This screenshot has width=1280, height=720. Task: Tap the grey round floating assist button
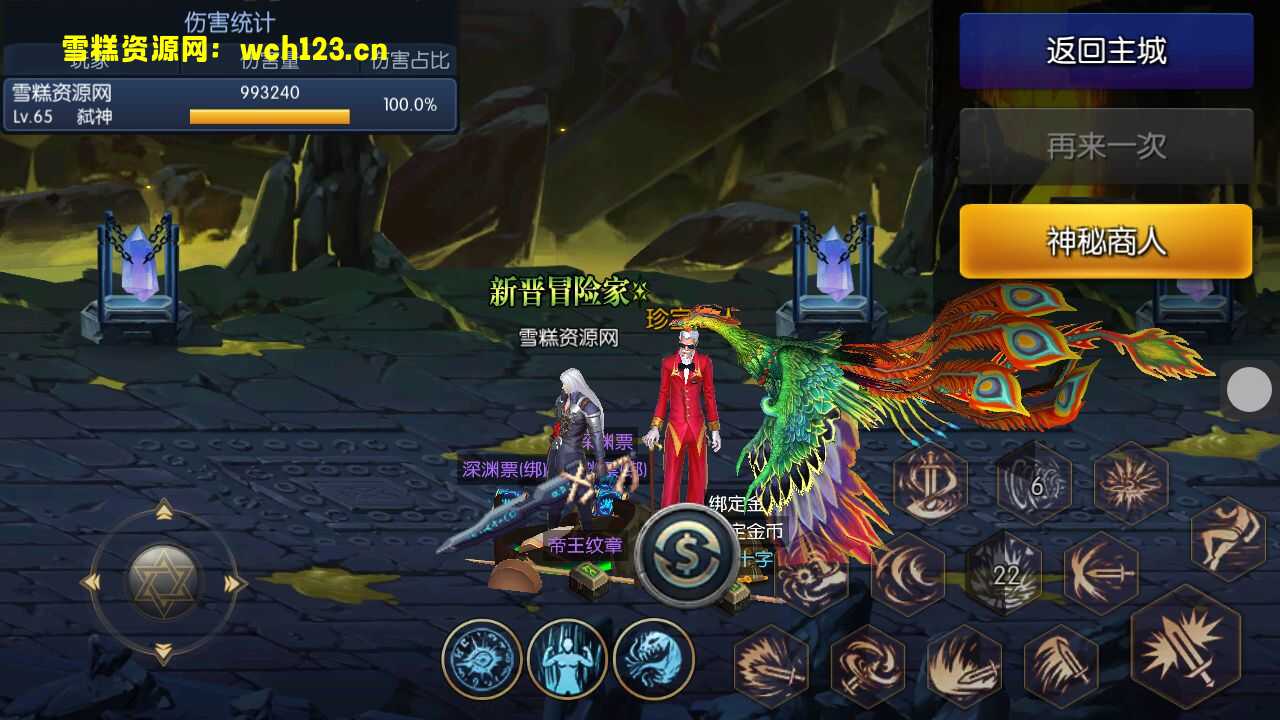coord(1249,390)
